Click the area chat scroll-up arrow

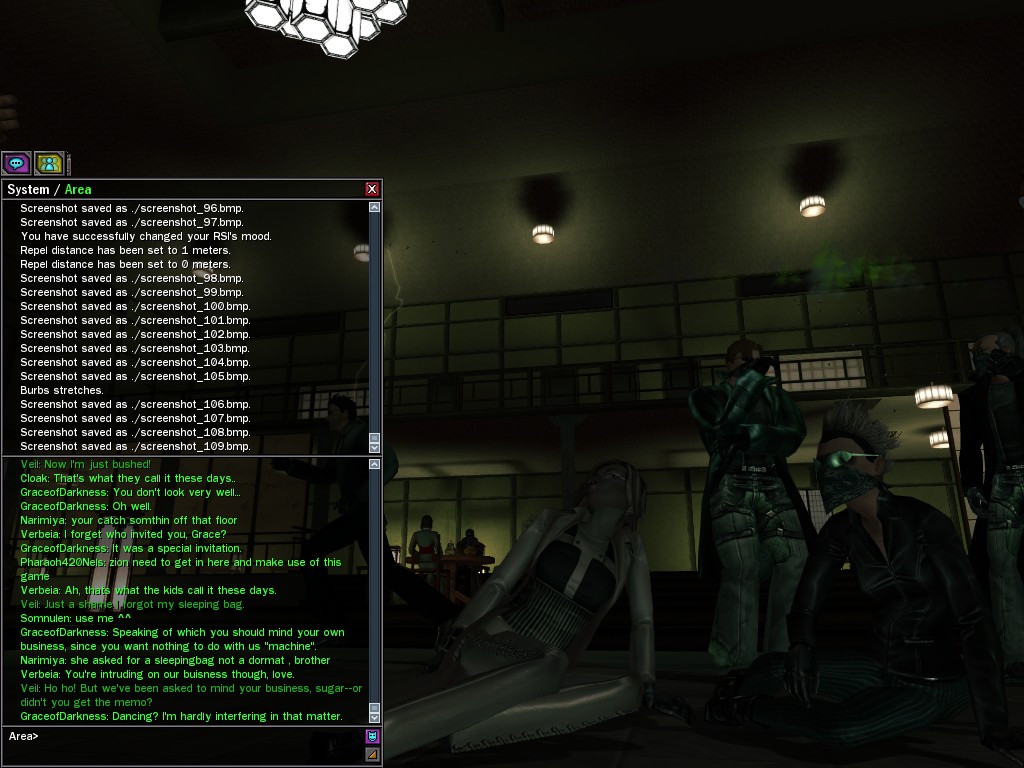click(375, 464)
